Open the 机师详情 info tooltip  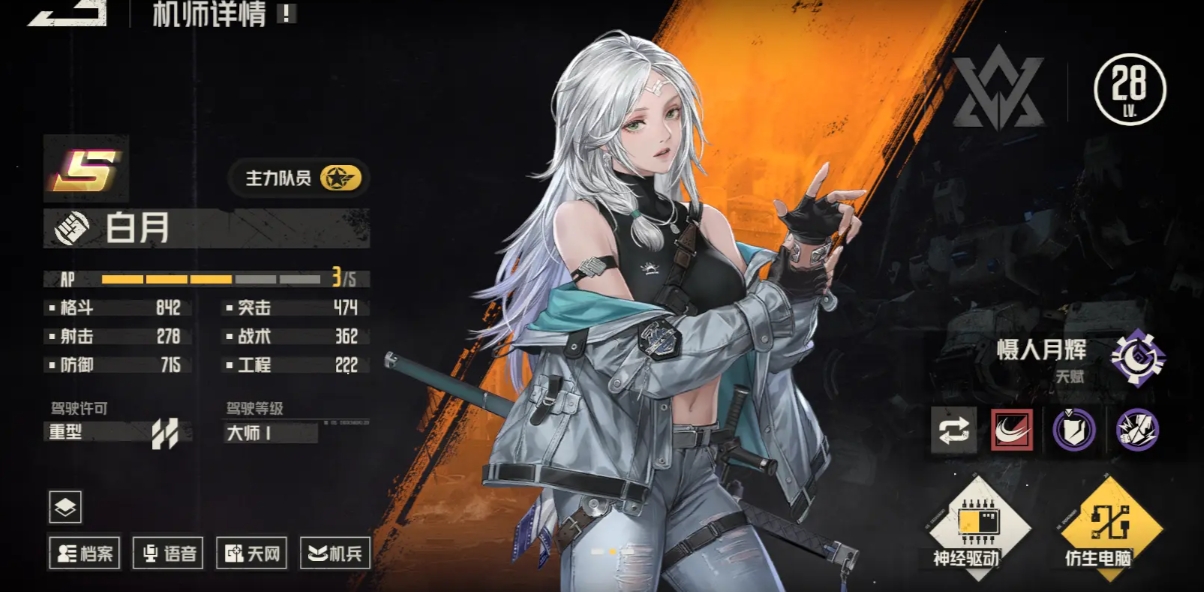(287, 13)
